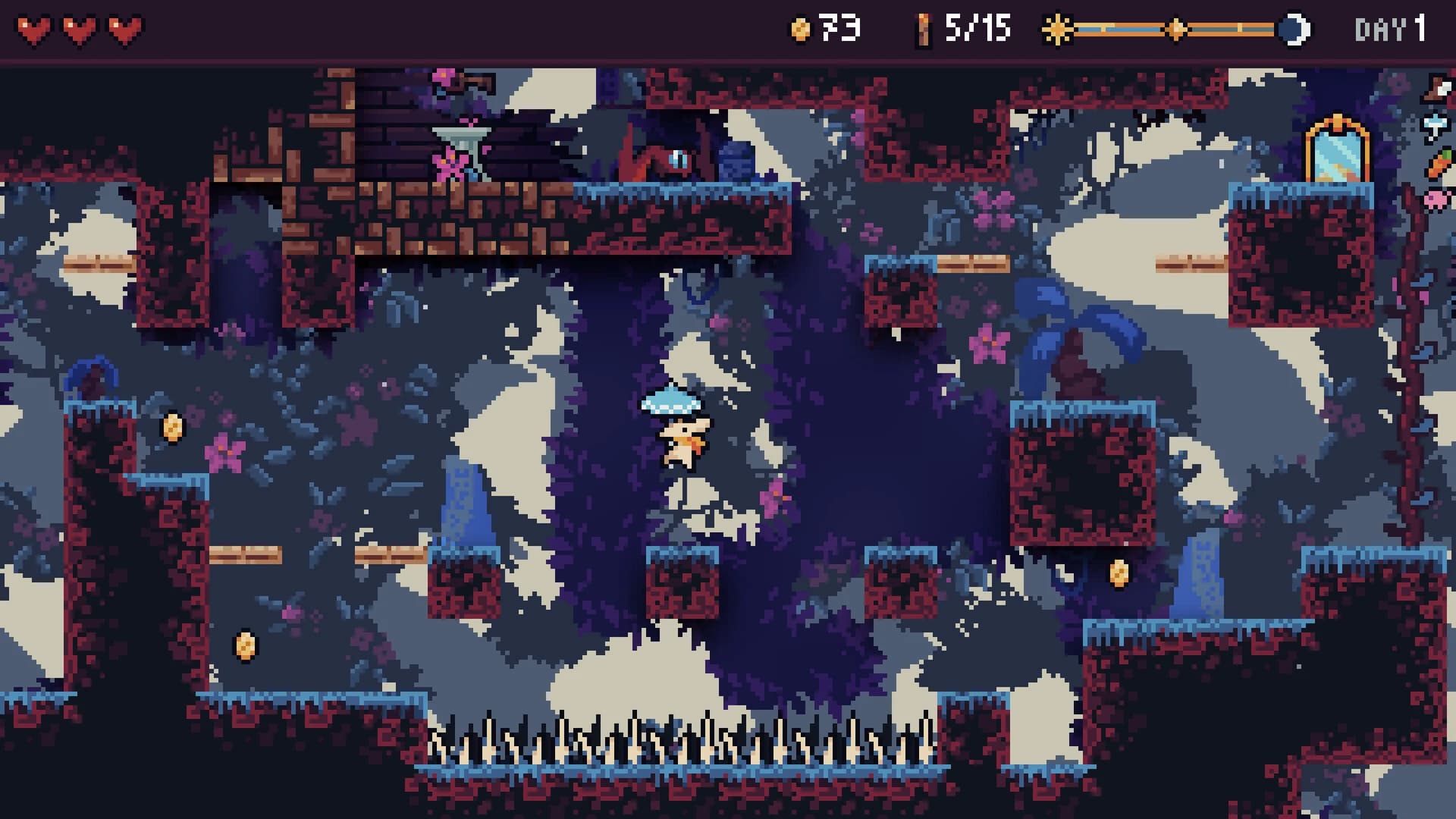Click the golden marker on the day-night progress bar
The width and height of the screenshot is (1456, 819).
coord(1175,29)
